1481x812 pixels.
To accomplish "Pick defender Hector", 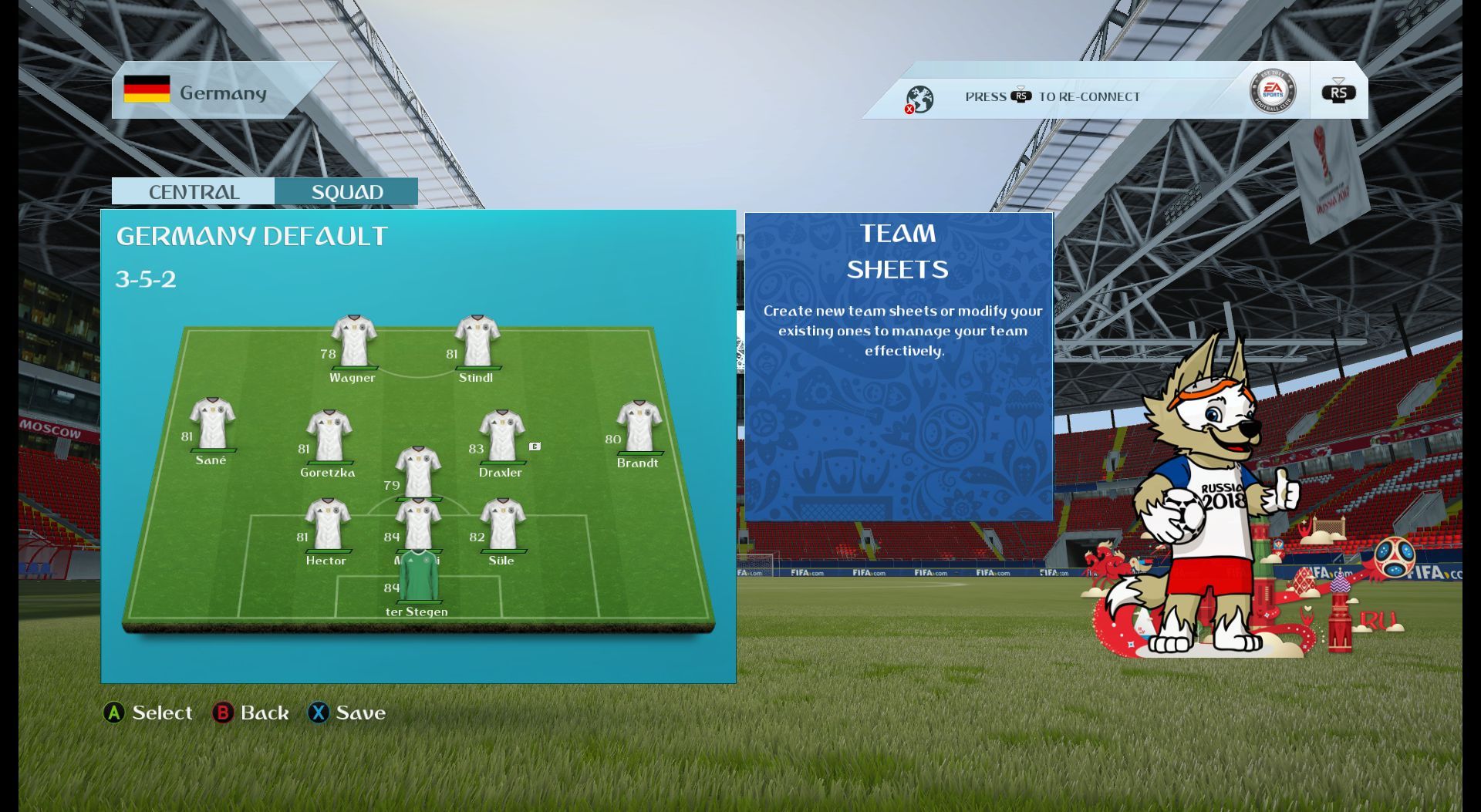I will [x=328, y=525].
